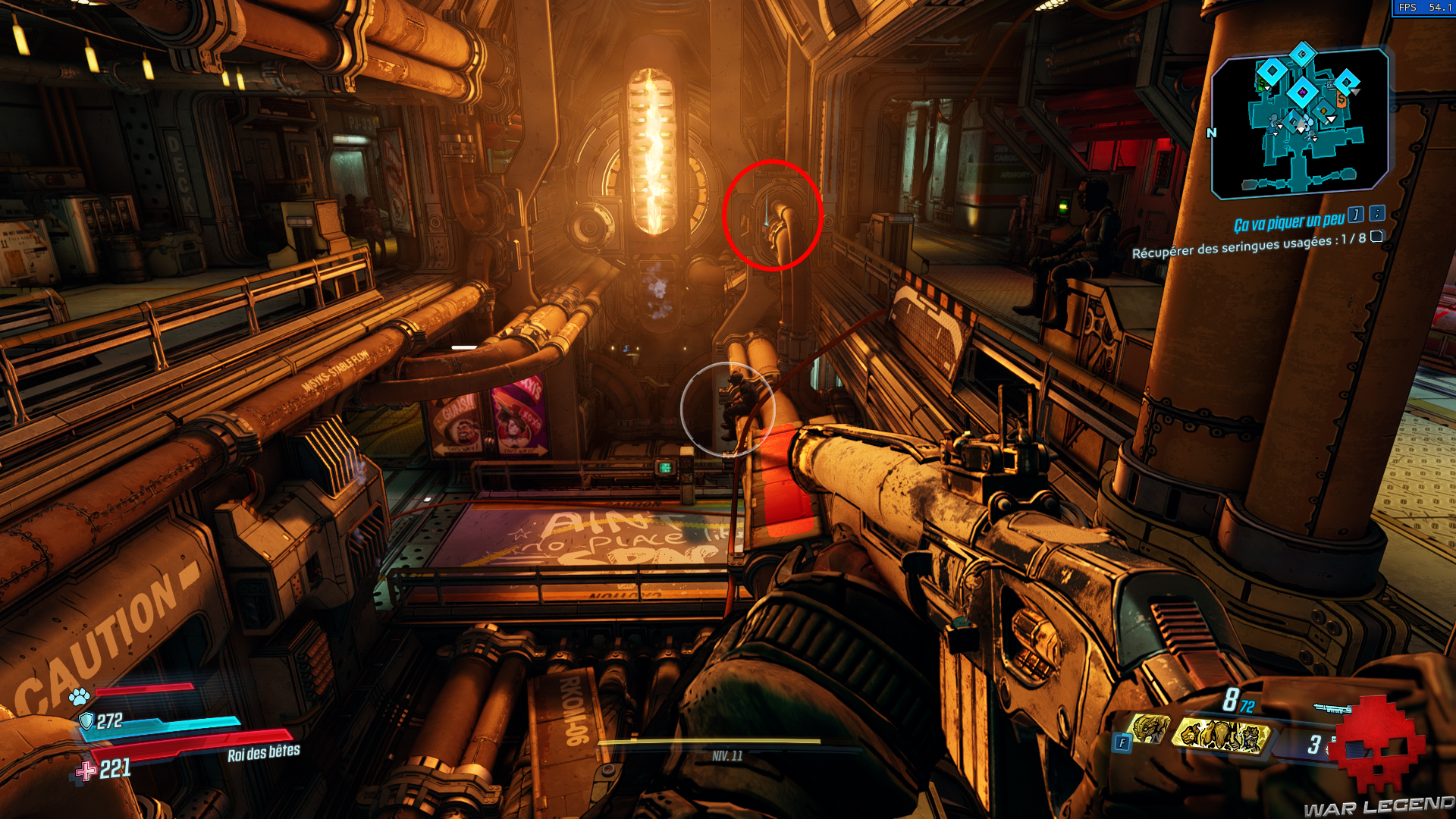Click the orange dollar vendor icon on the minimap
The image size is (1456, 819).
point(1341,99)
